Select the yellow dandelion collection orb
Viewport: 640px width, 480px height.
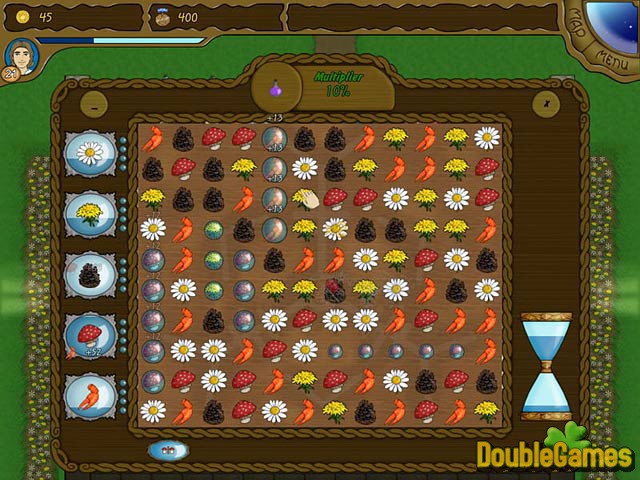[91, 212]
